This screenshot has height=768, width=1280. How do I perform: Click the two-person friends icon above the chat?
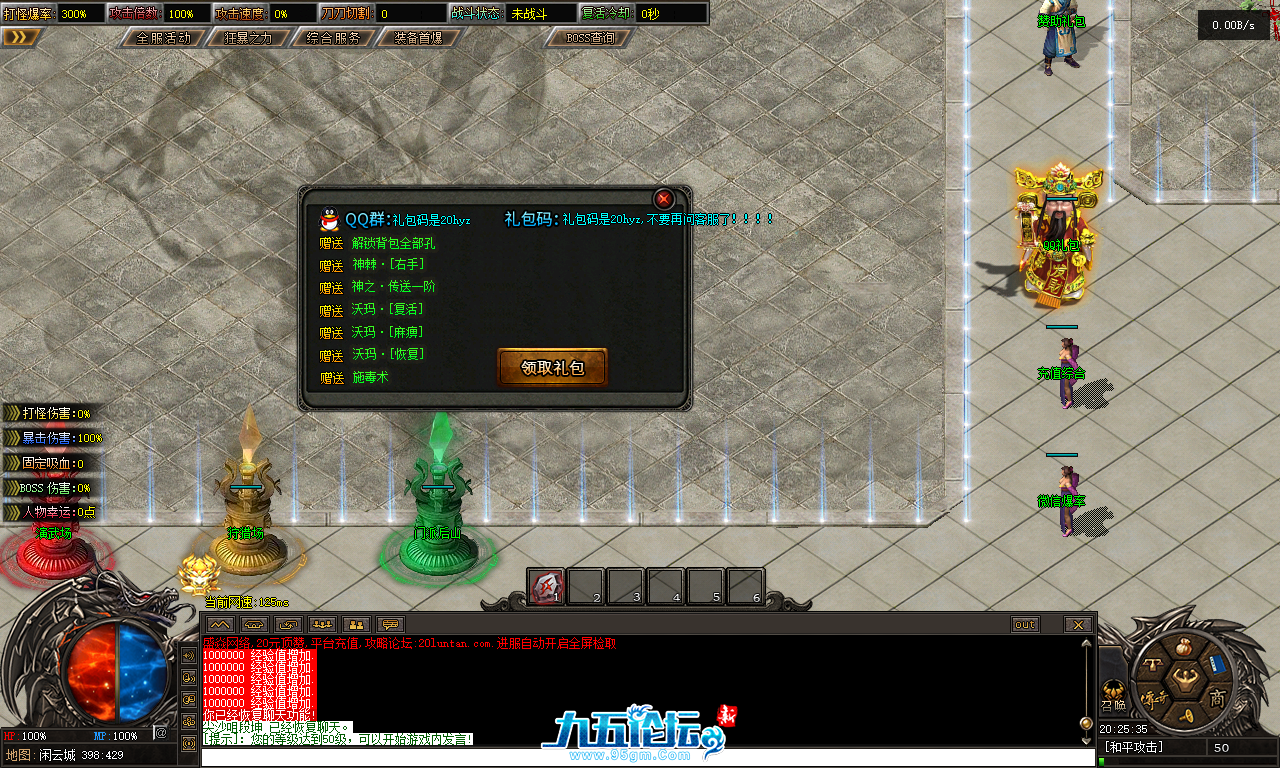click(x=355, y=623)
